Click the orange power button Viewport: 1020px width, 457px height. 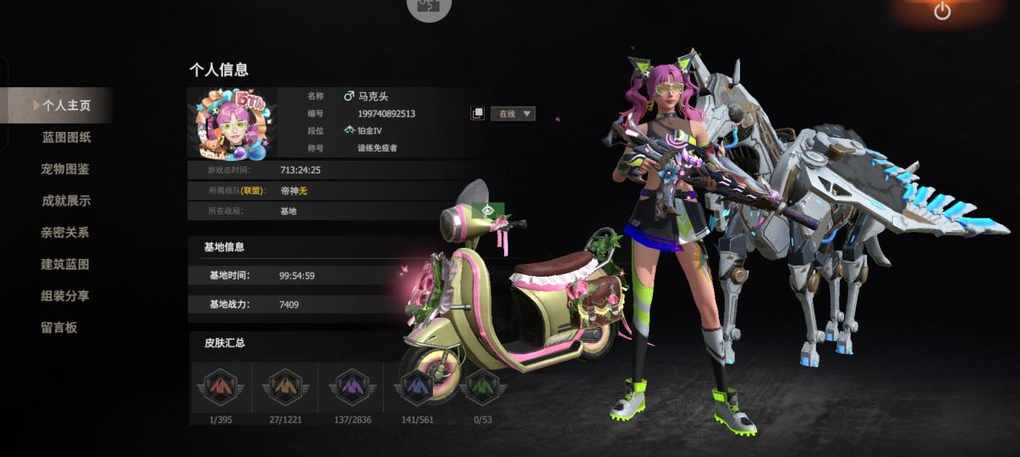tap(941, 12)
